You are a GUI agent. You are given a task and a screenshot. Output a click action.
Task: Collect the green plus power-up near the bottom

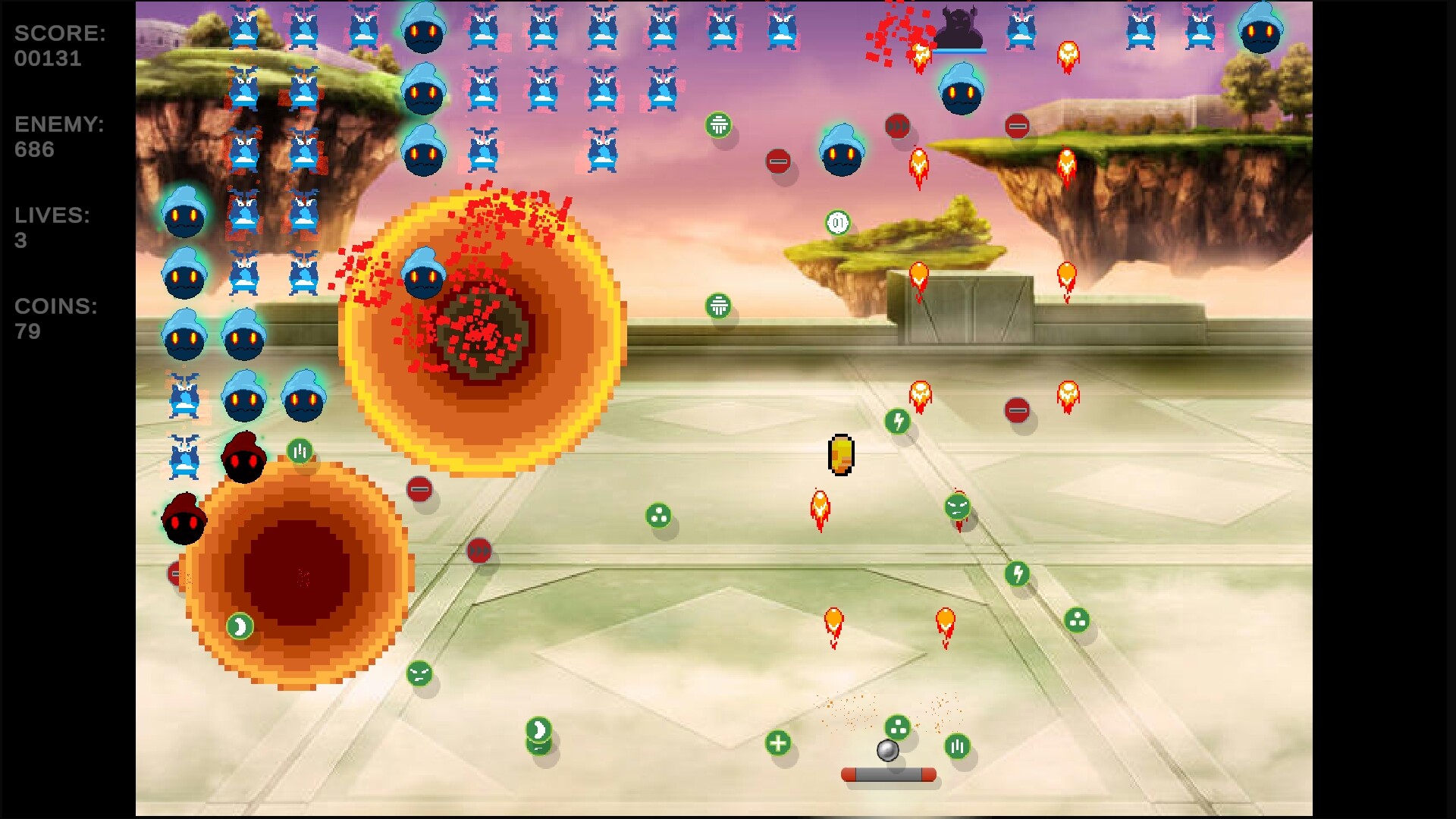pos(778,744)
